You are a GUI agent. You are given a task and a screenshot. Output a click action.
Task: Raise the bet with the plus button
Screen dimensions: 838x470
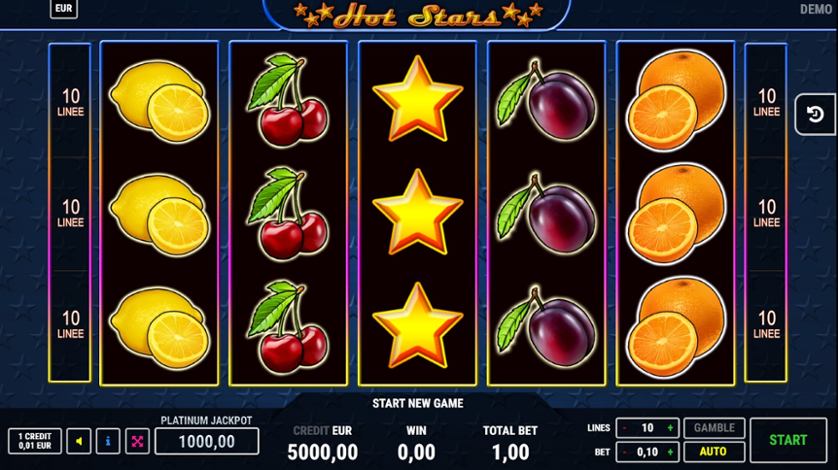click(x=670, y=451)
